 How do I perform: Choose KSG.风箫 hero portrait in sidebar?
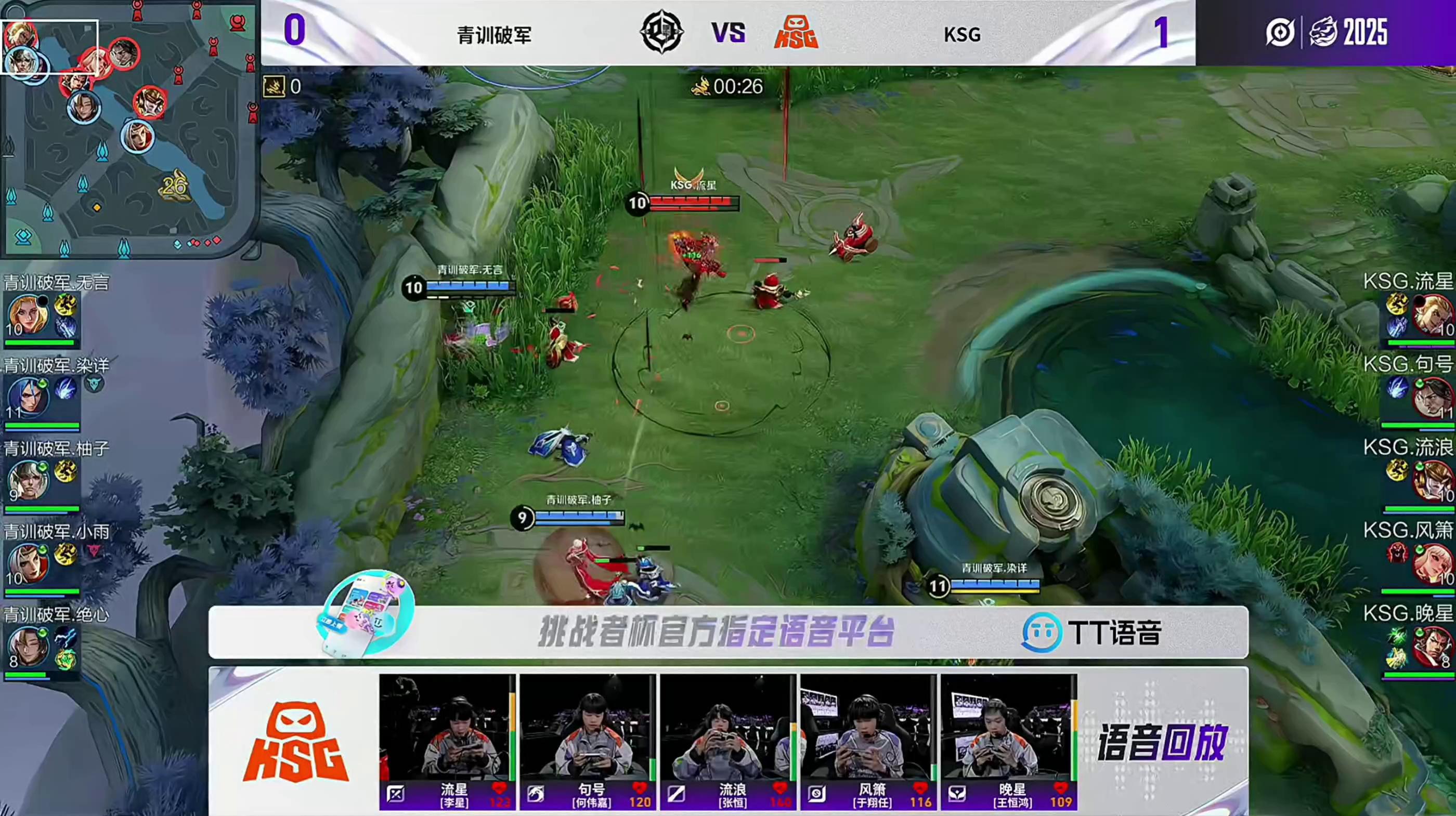click(1431, 563)
